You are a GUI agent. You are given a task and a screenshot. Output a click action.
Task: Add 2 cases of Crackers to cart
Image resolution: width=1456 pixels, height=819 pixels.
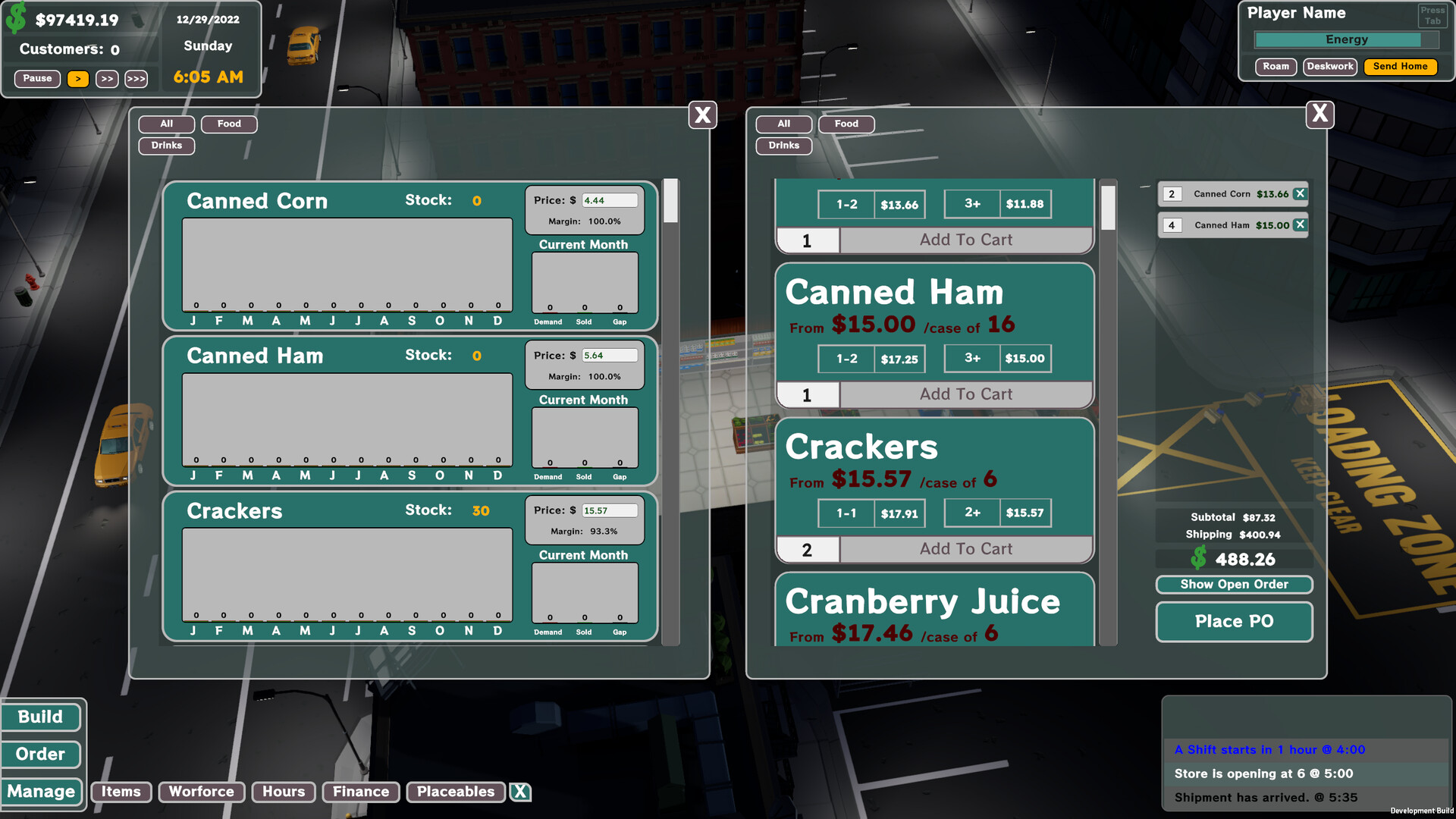pos(965,548)
